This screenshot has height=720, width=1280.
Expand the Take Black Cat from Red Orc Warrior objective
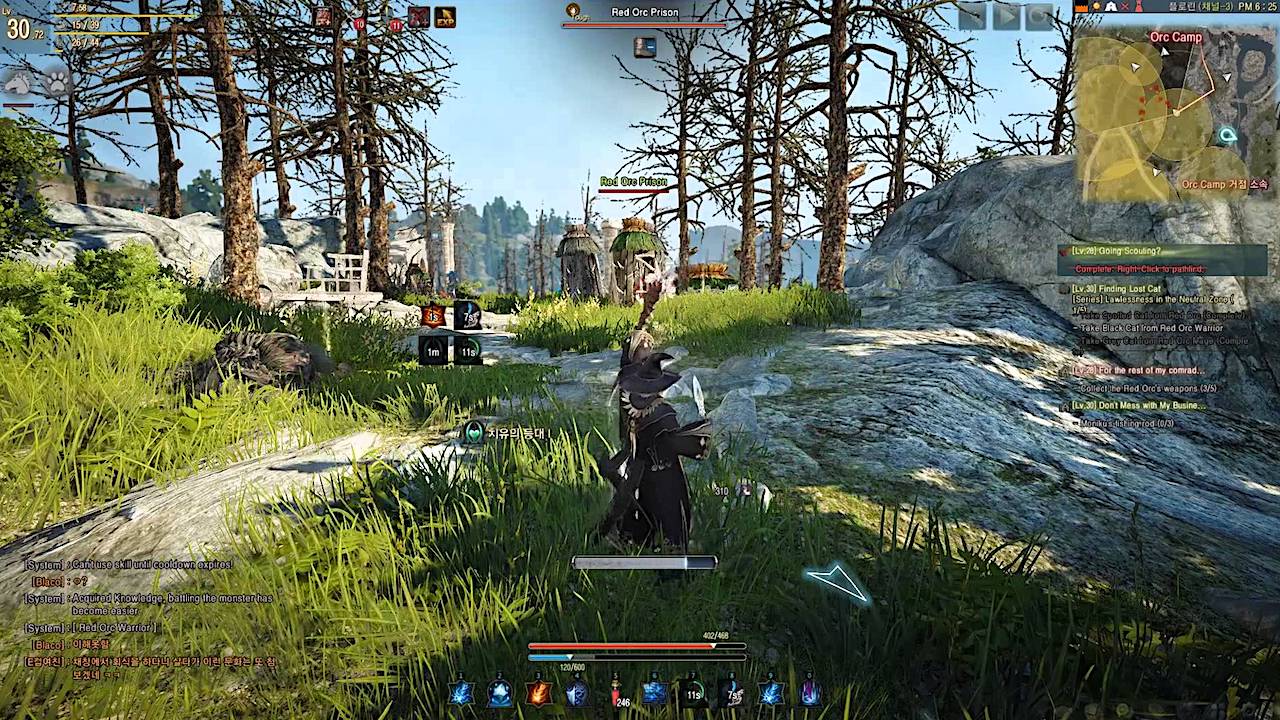click(x=1150, y=329)
